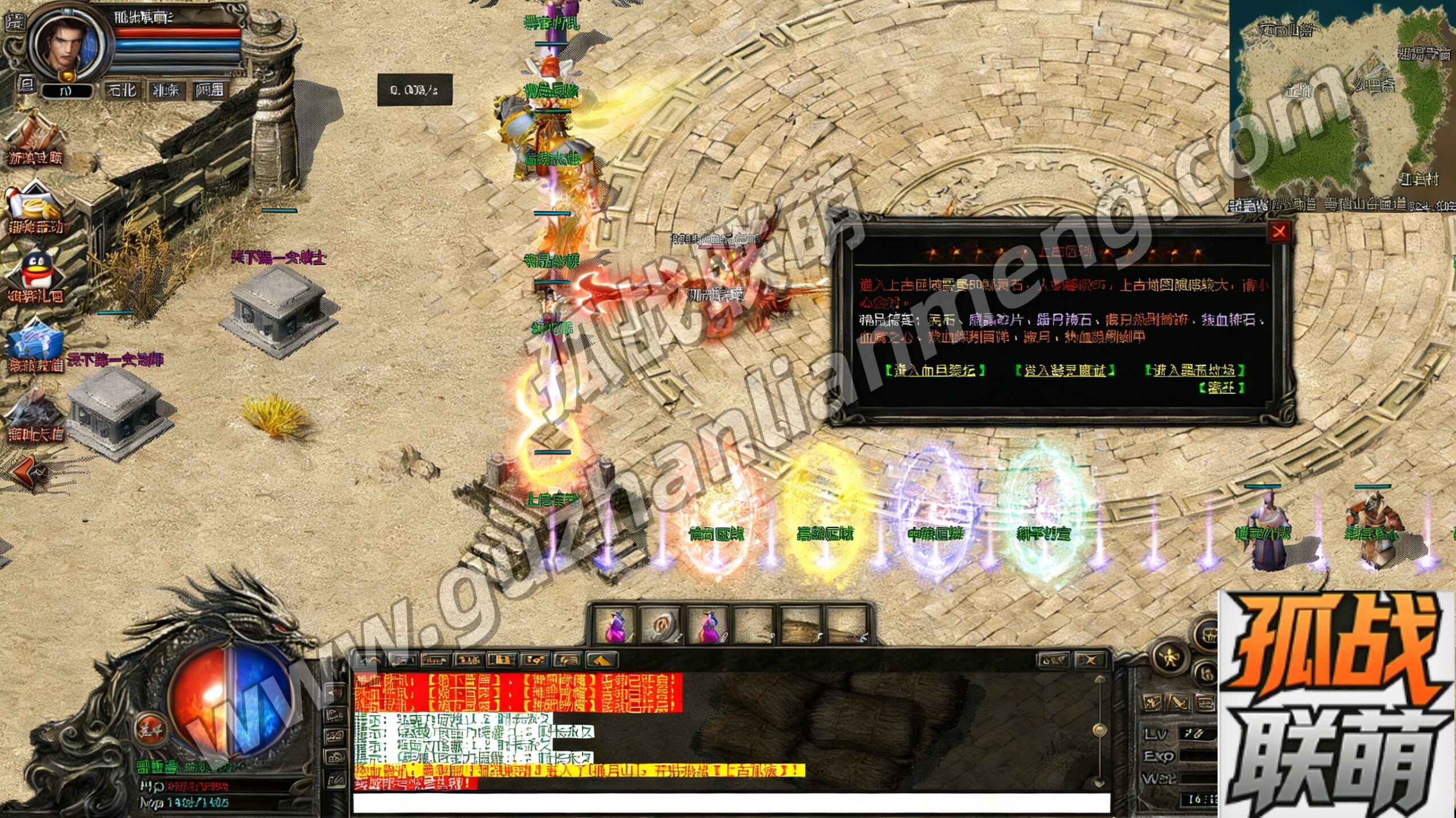Close the NPC dialog with the red X
Viewport: 1456px width, 818px height.
click(1279, 231)
